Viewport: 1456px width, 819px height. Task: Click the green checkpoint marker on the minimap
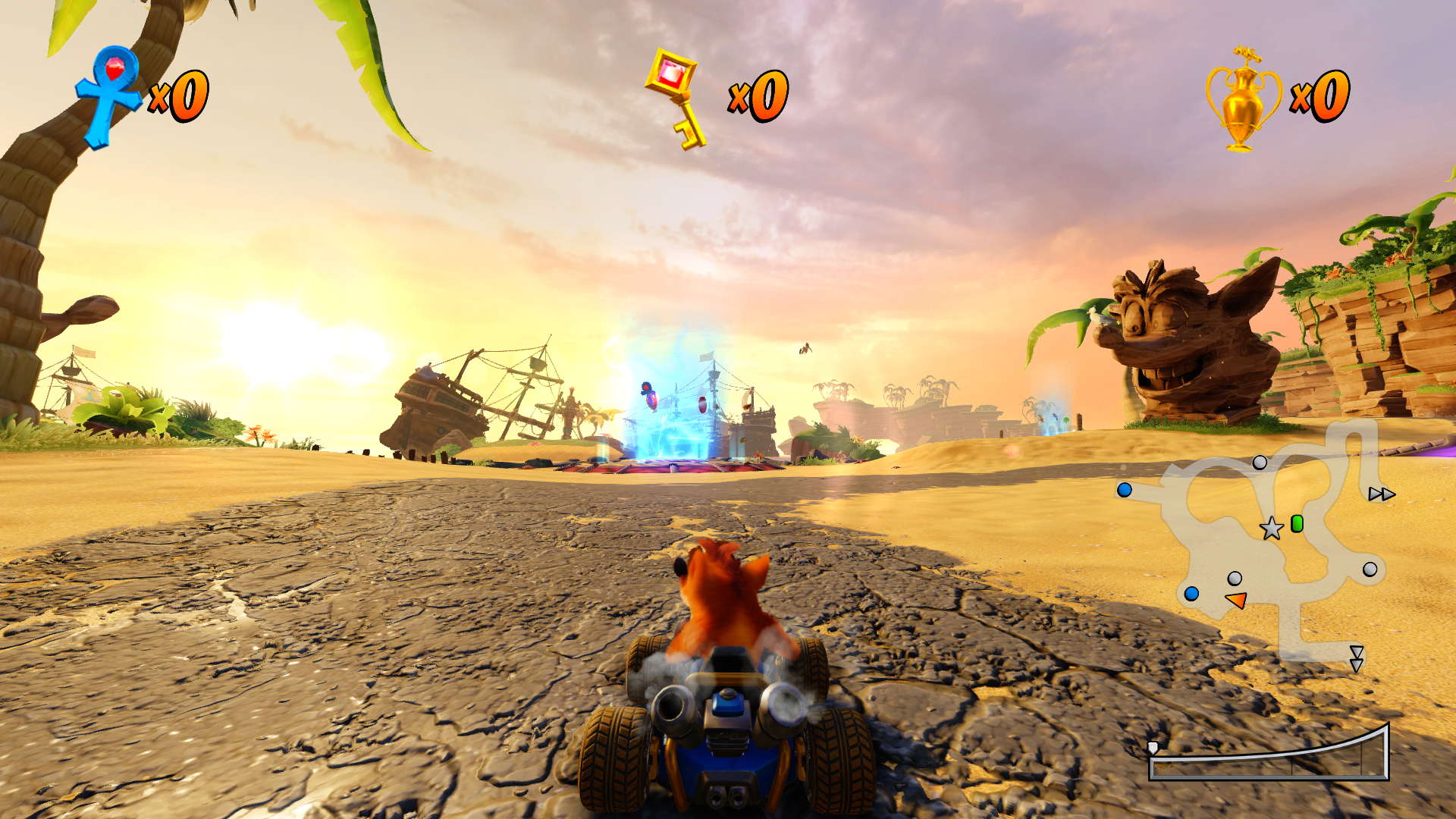[x=1297, y=524]
